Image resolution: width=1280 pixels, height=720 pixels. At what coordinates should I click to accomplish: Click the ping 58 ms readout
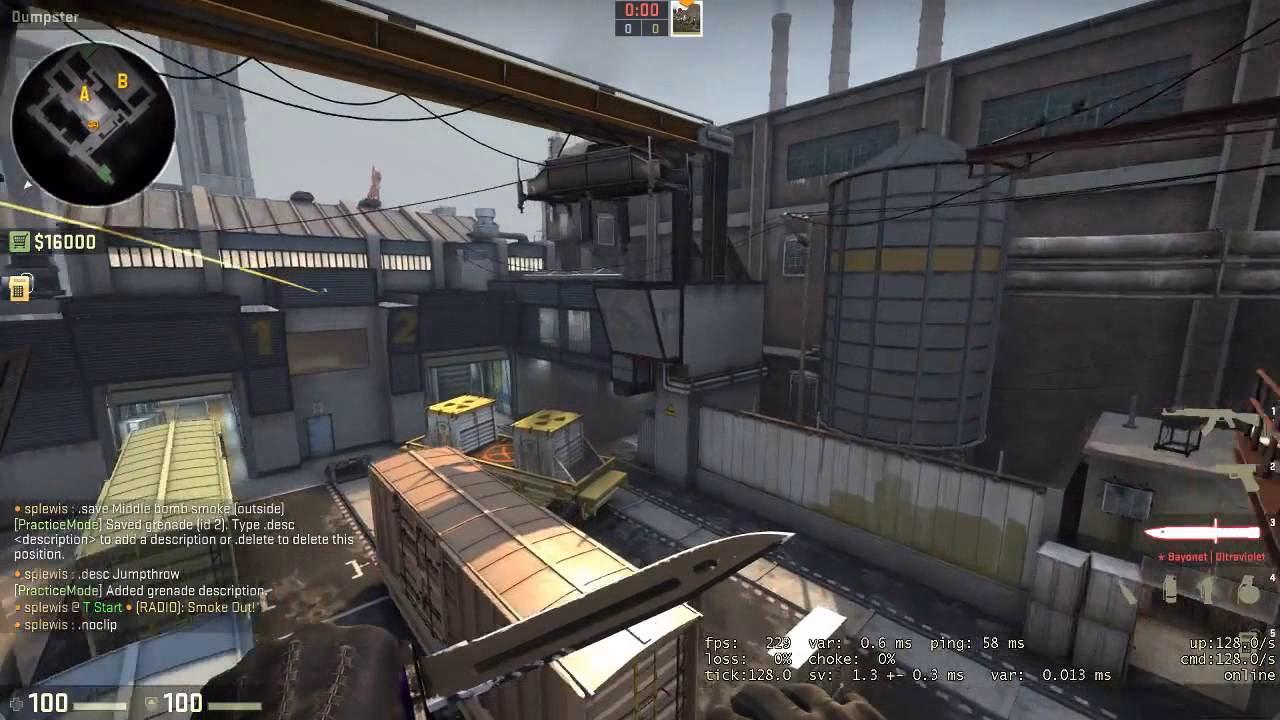[x=978, y=643]
